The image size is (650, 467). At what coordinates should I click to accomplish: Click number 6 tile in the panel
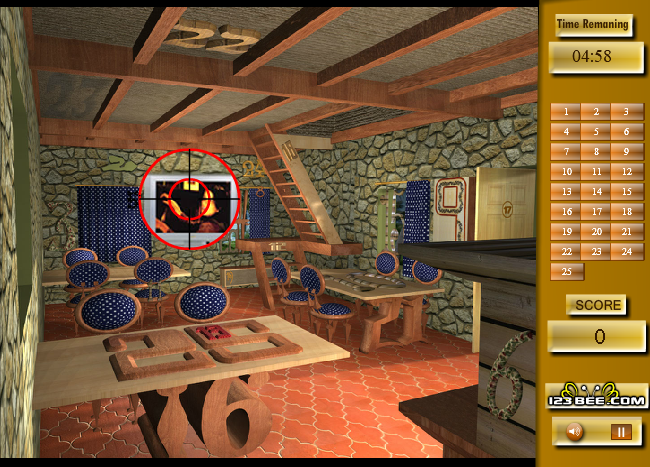[x=627, y=132]
